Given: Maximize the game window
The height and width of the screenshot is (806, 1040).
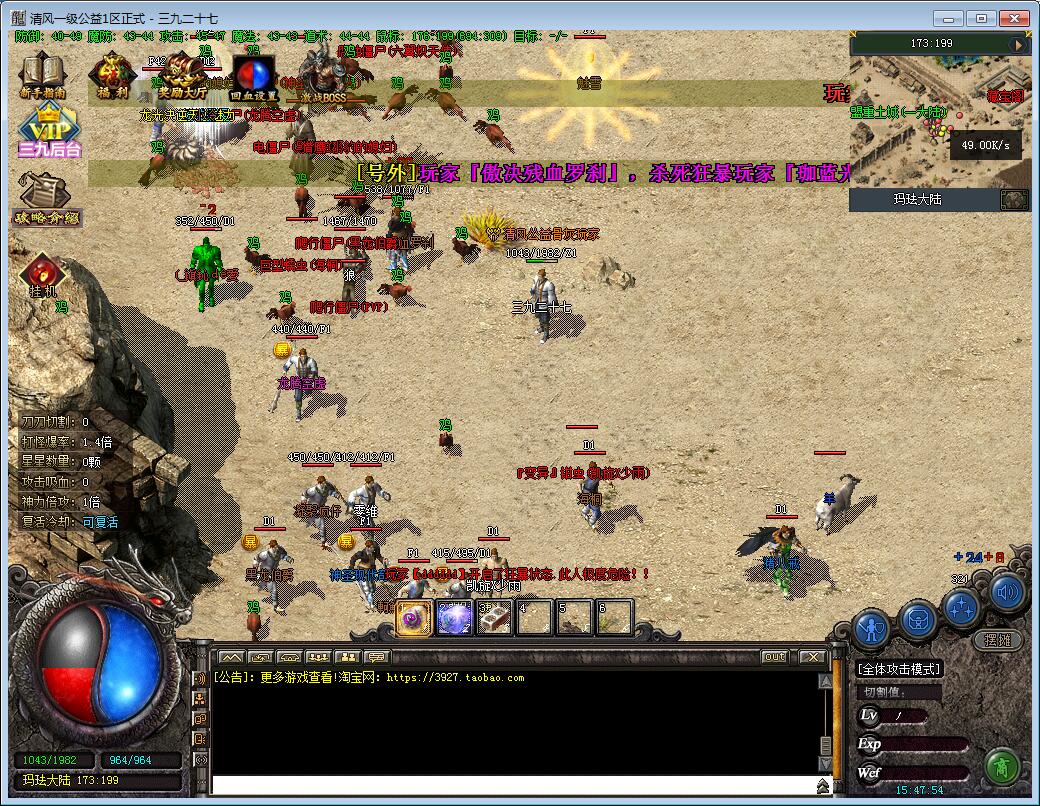Looking at the screenshot, I should click(982, 18).
